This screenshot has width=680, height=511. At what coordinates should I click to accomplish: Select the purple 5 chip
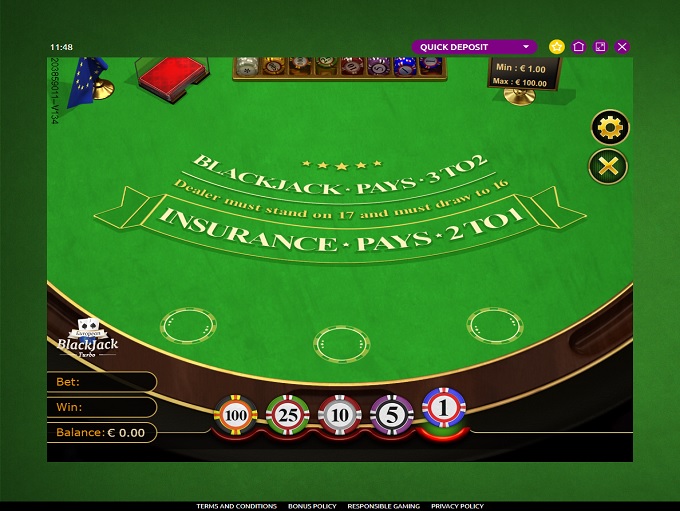[x=391, y=413]
